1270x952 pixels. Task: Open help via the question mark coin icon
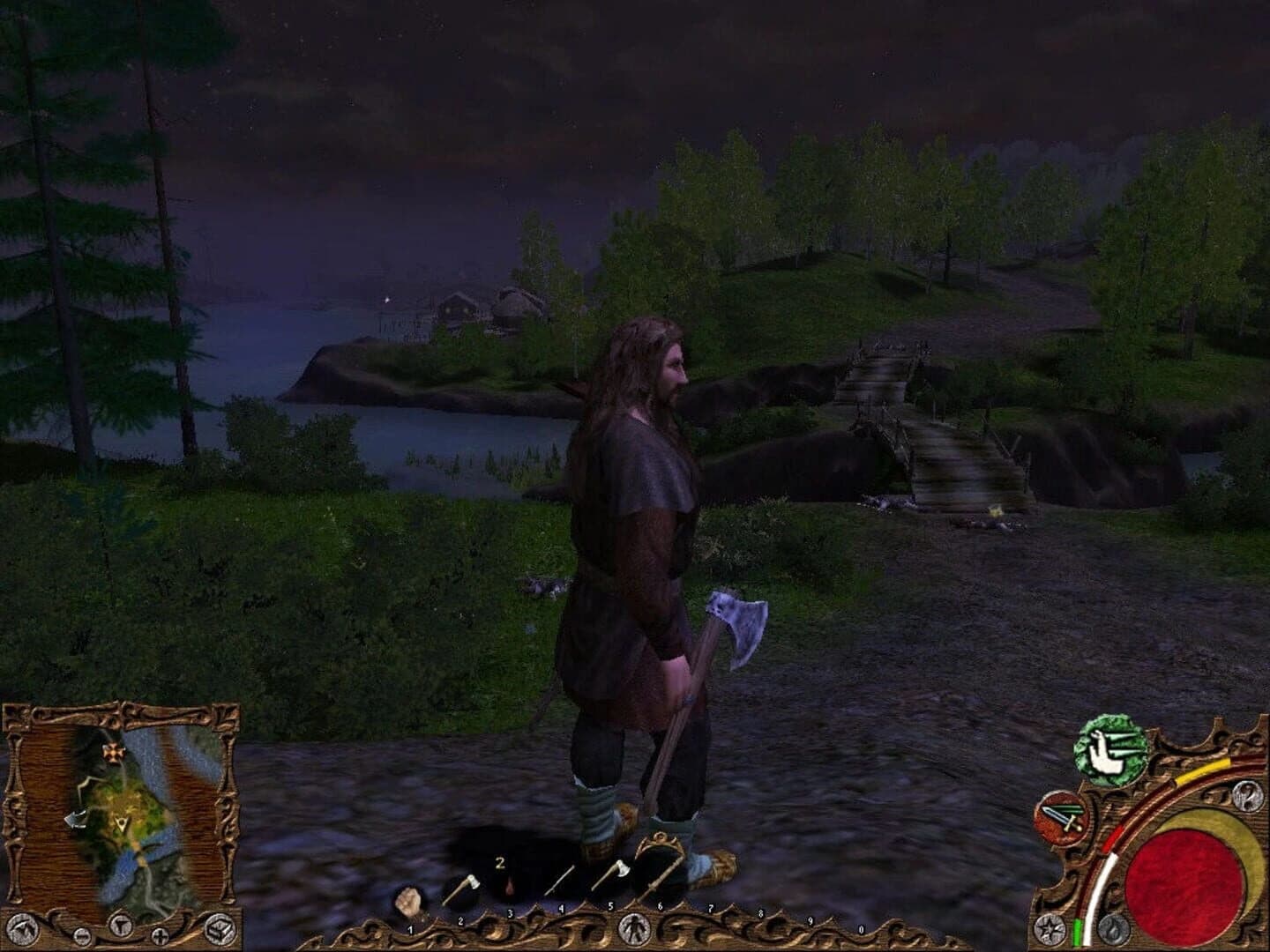coord(1248,797)
